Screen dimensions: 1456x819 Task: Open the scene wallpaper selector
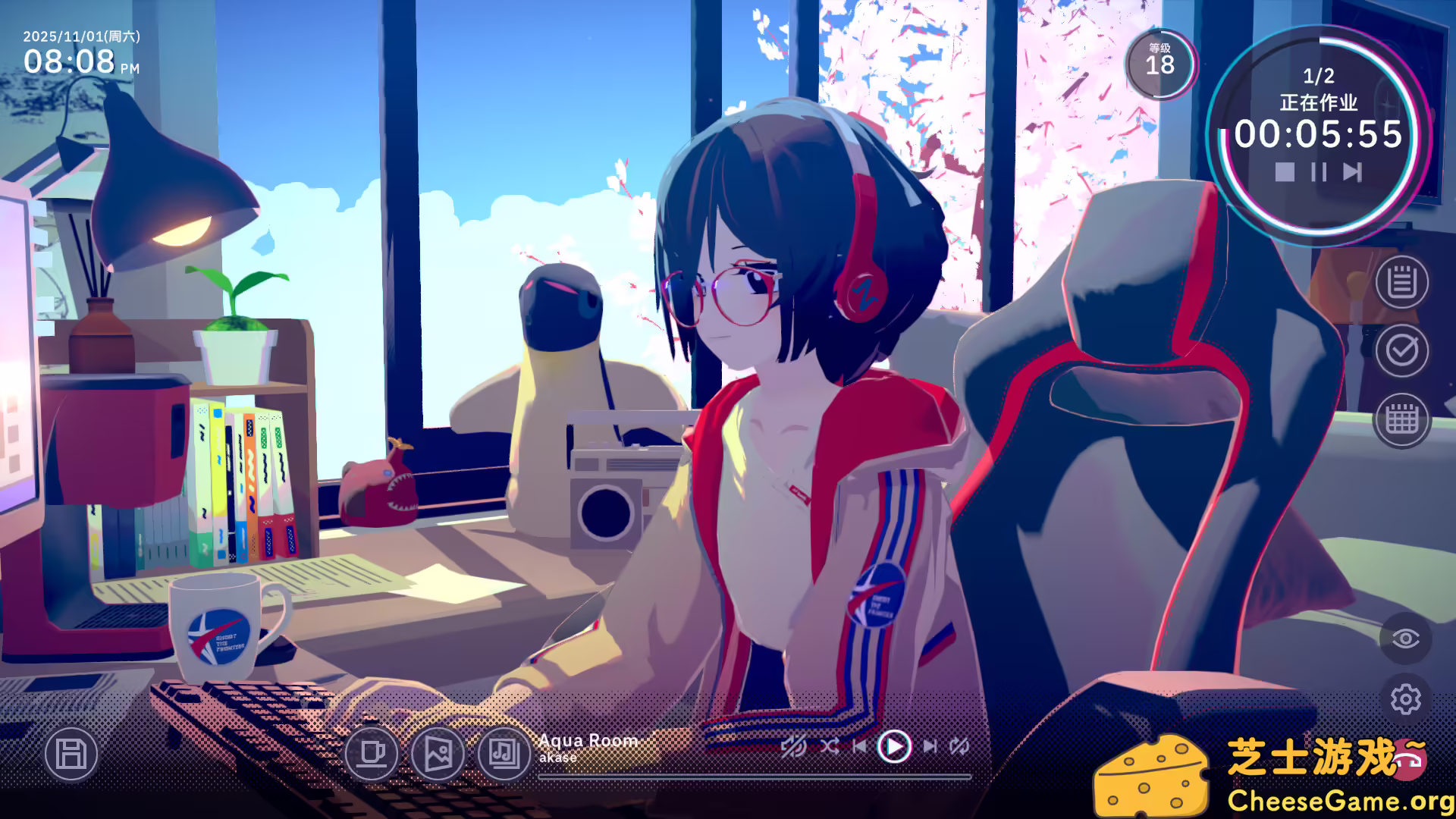pos(438,755)
